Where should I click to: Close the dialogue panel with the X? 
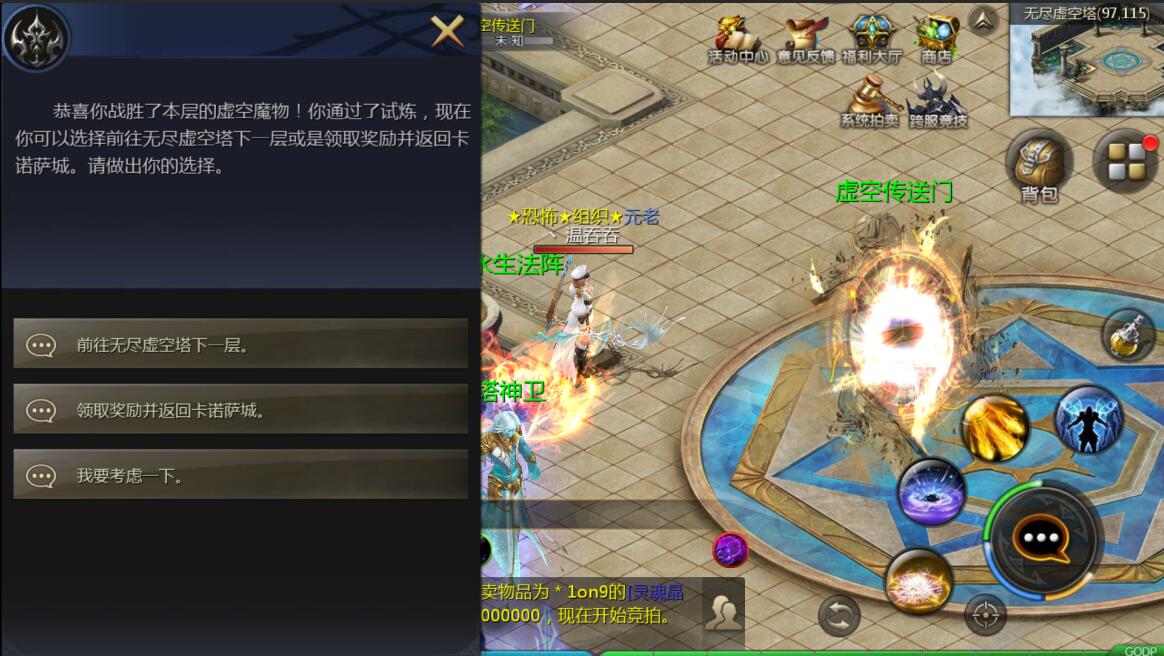point(447,31)
